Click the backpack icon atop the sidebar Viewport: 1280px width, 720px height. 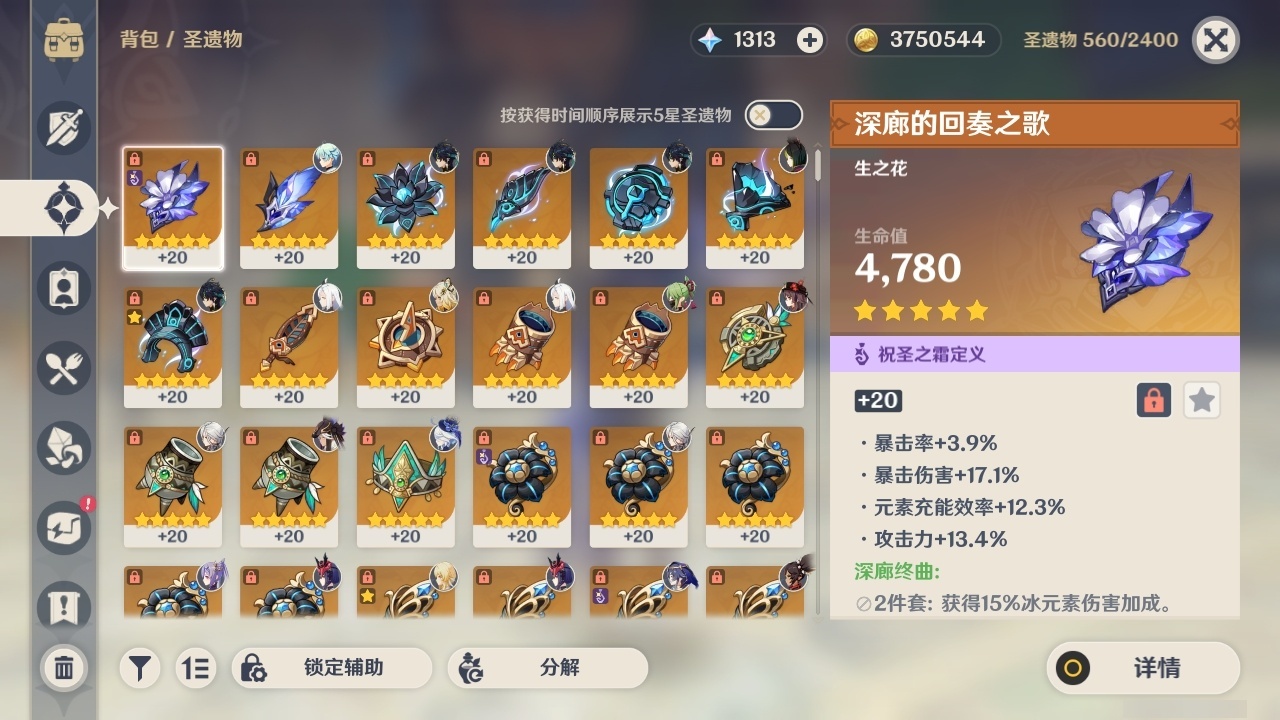pyautogui.click(x=63, y=40)
